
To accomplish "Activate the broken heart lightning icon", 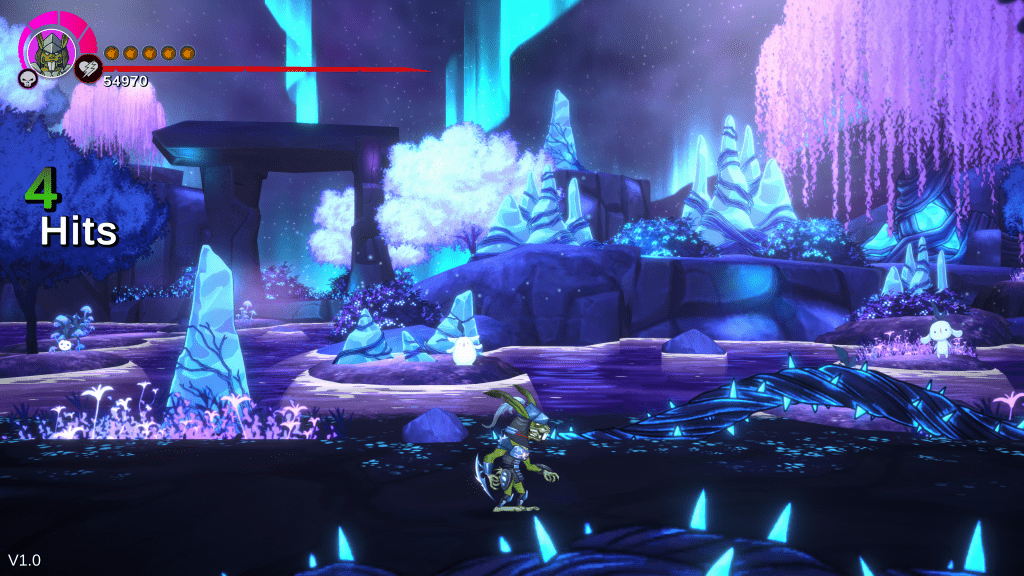I will point(87,69).
